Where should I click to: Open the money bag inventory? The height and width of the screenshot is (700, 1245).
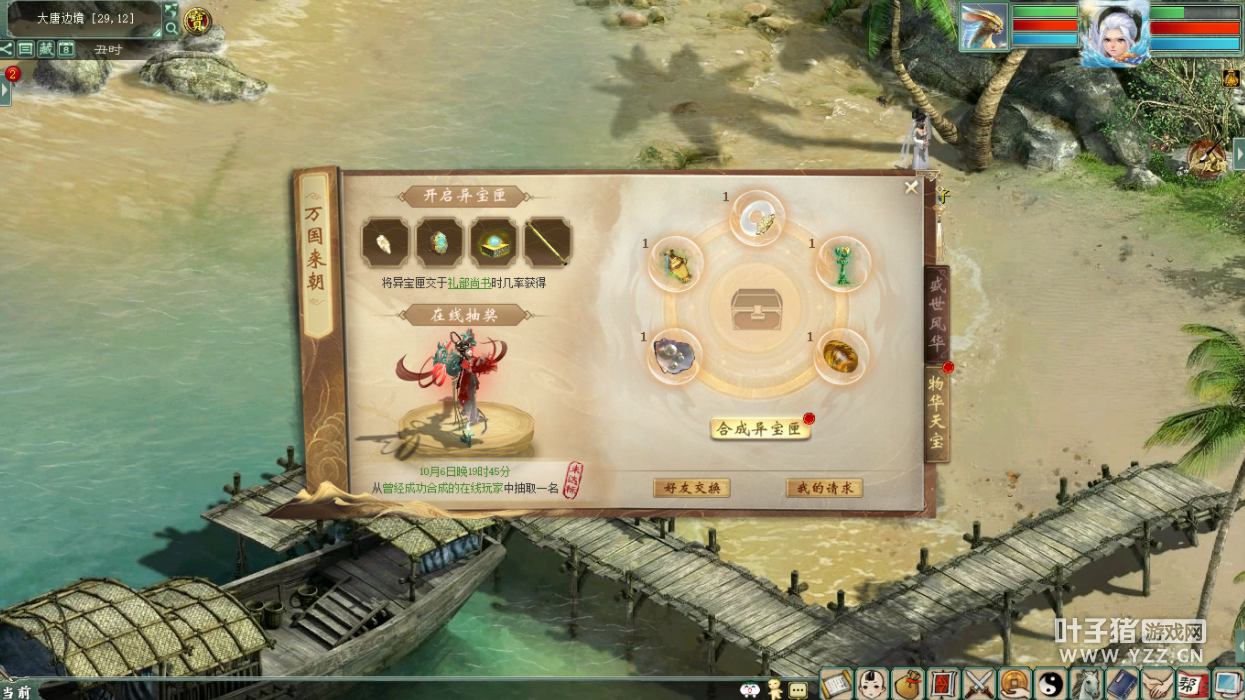pyautogui.click(x=907, y=684)
